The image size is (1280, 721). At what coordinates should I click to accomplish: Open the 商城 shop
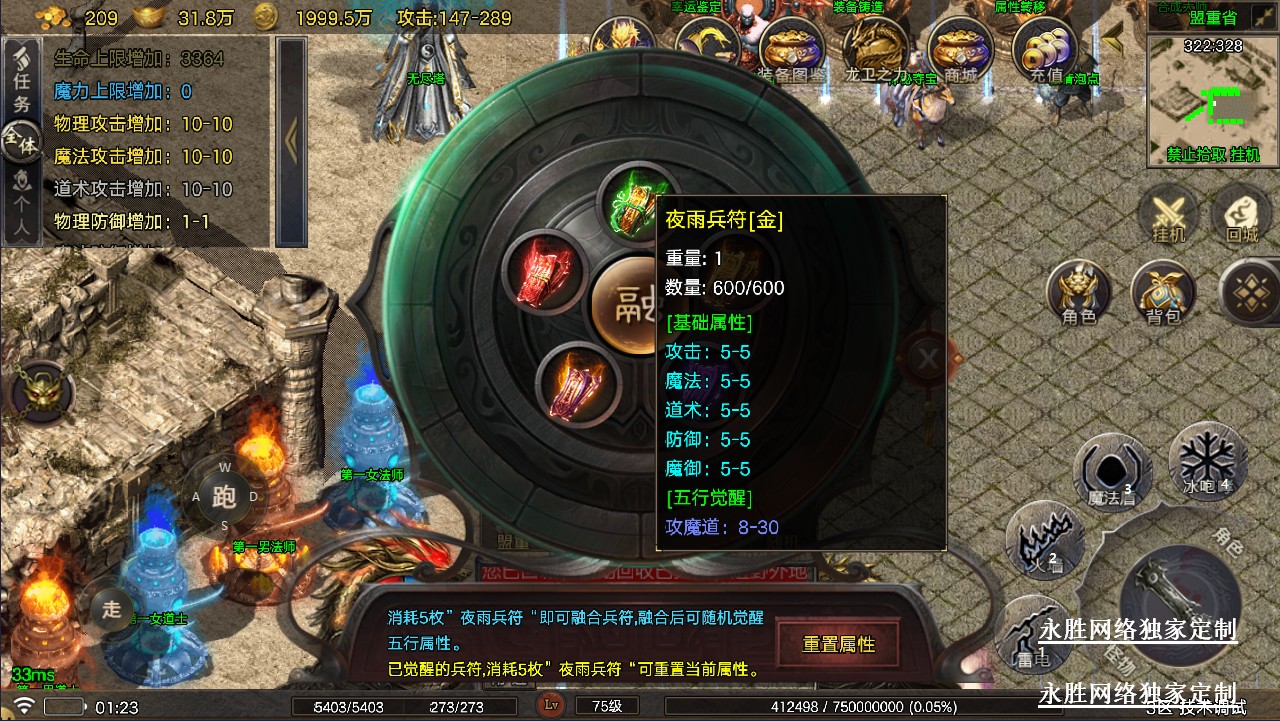pos(960,50)
